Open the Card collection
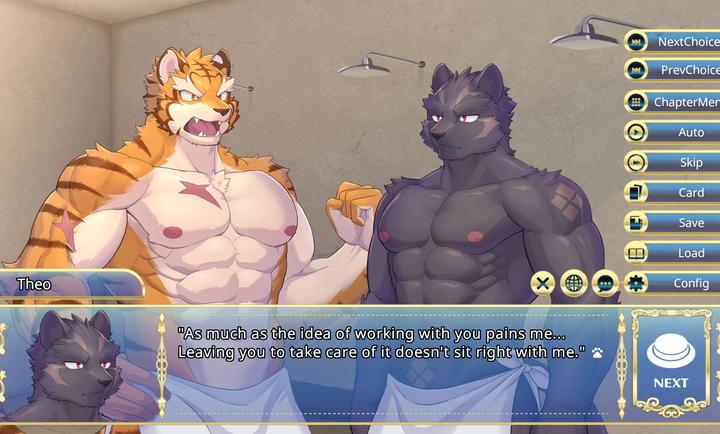This screenshot has height=434, width=720. point(673,193)
